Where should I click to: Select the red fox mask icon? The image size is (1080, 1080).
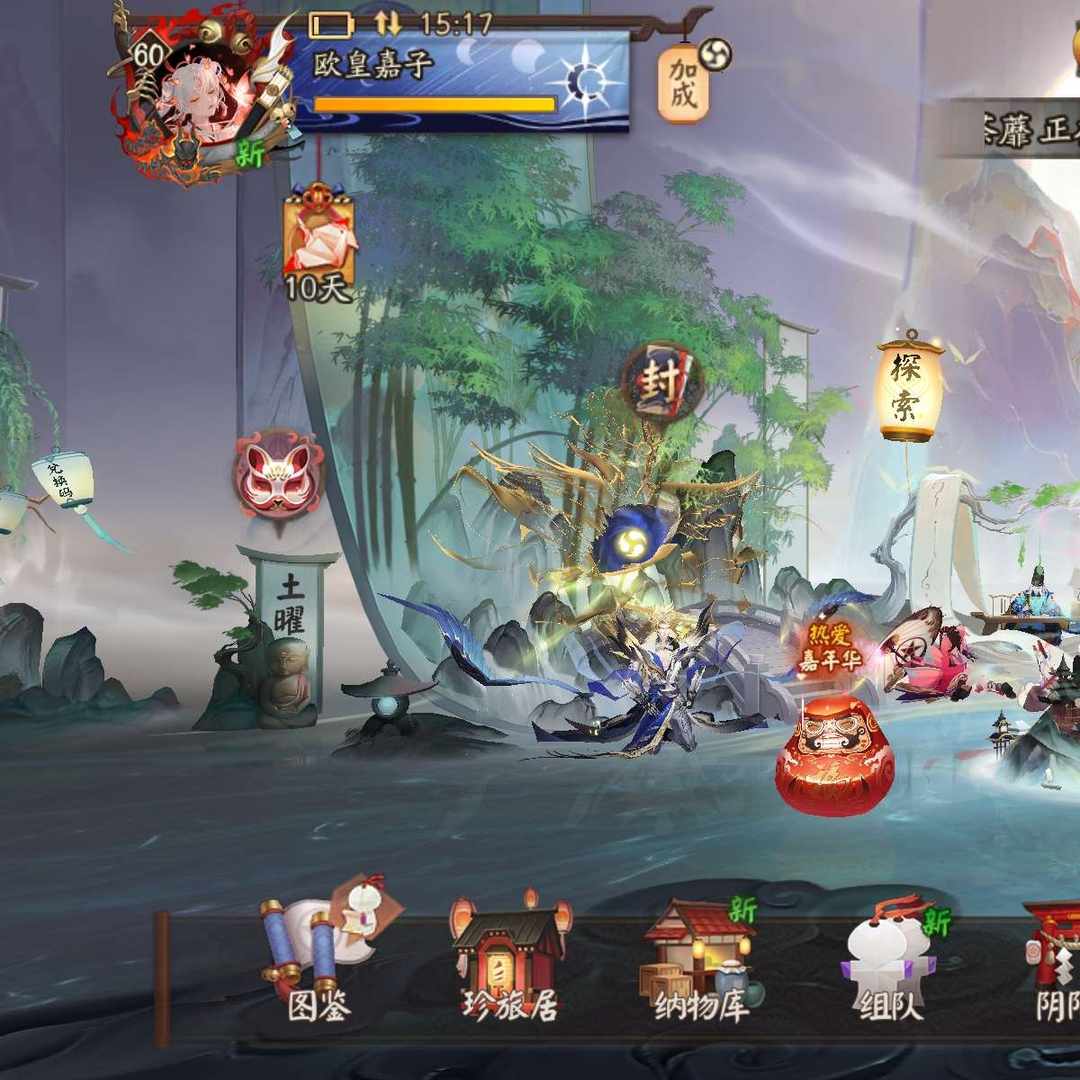(x=279, y=474)
